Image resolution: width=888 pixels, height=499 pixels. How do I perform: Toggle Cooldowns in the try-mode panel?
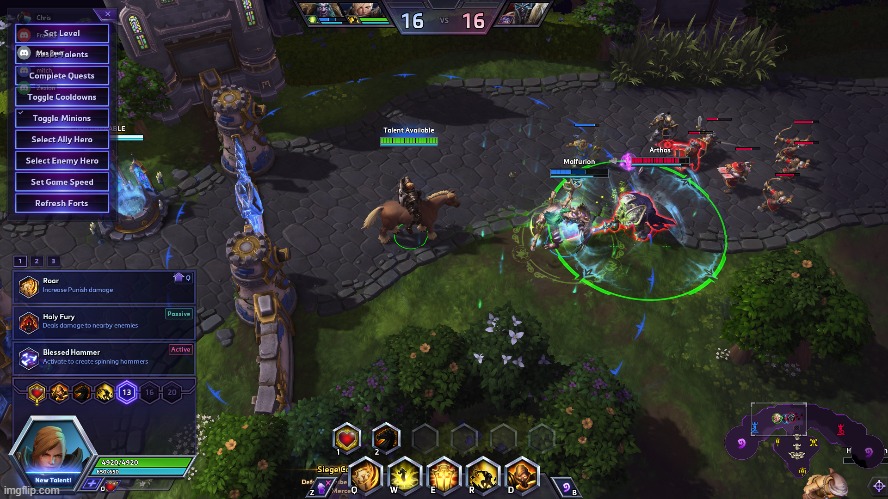click(x=62, y=97)
